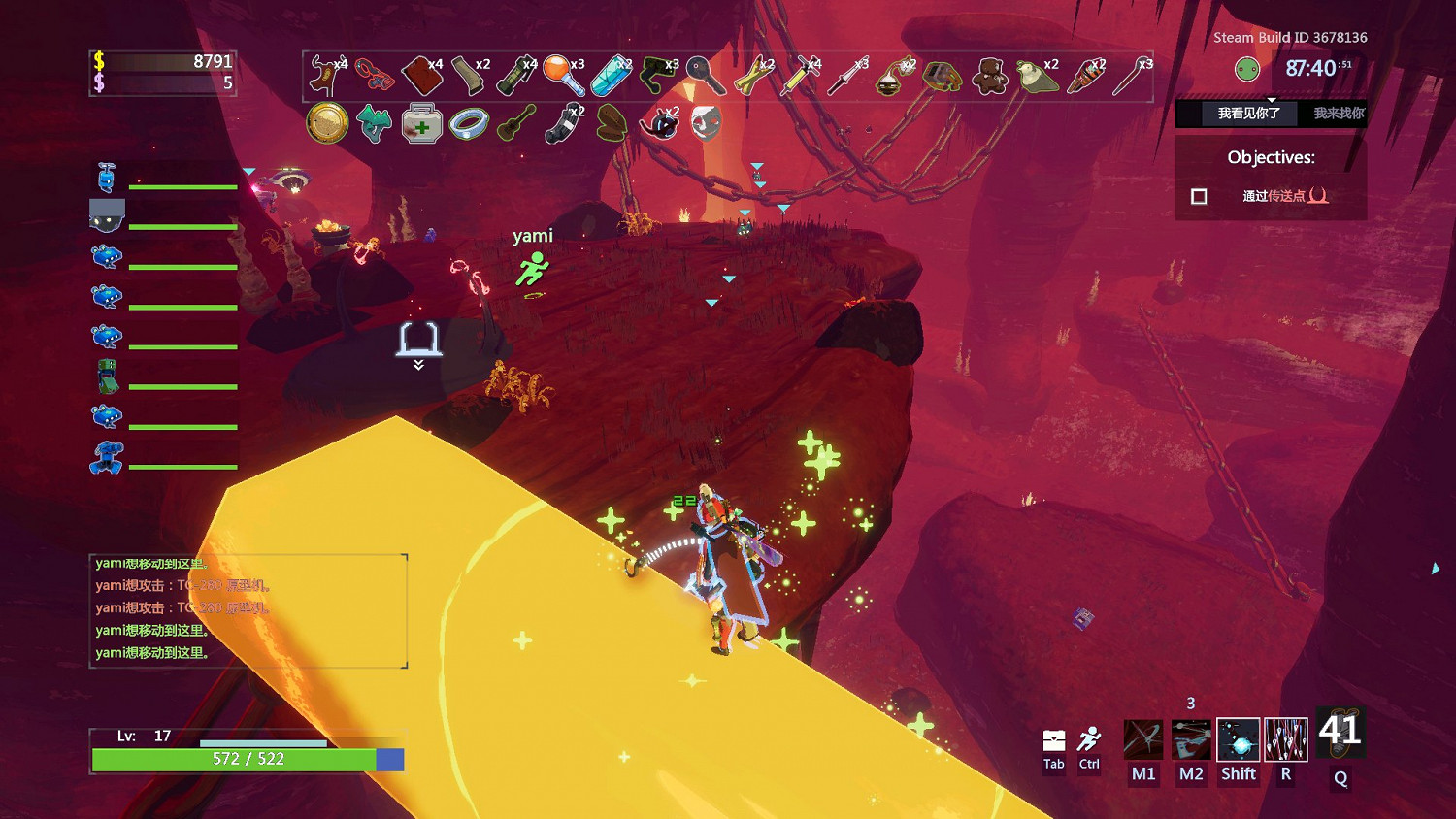Use the Shift glowing orb utility skill
This screenshot has height=819, width=1456.
[1239, 739]
